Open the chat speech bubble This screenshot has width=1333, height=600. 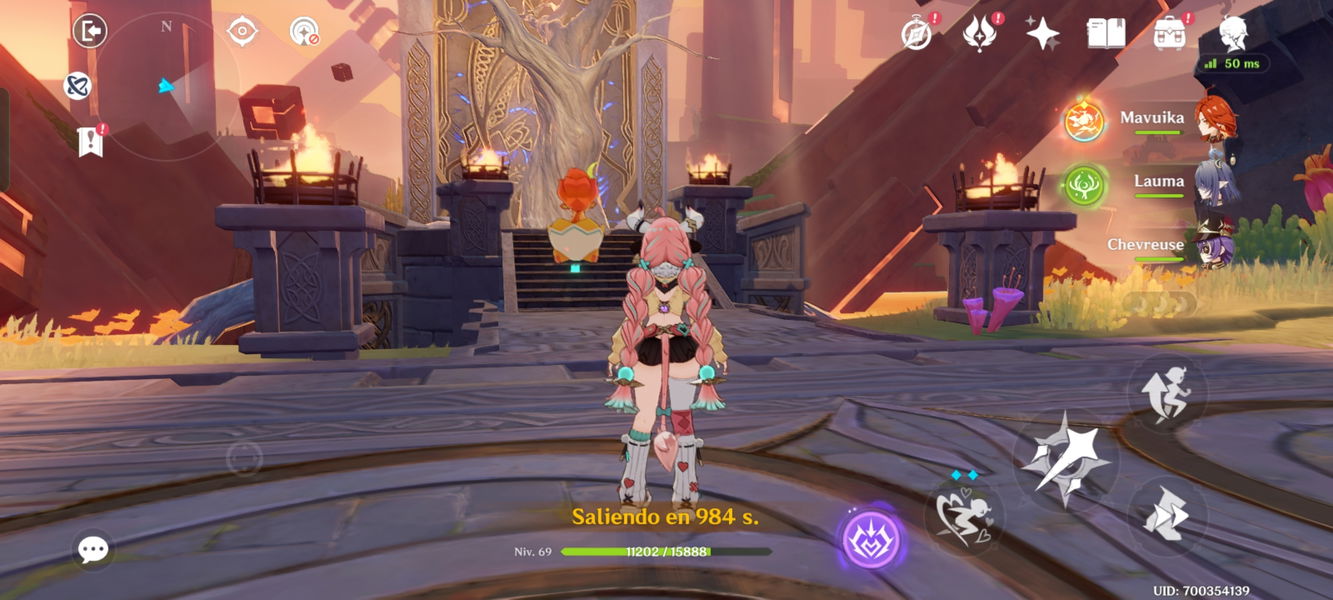tap(93, 549)
